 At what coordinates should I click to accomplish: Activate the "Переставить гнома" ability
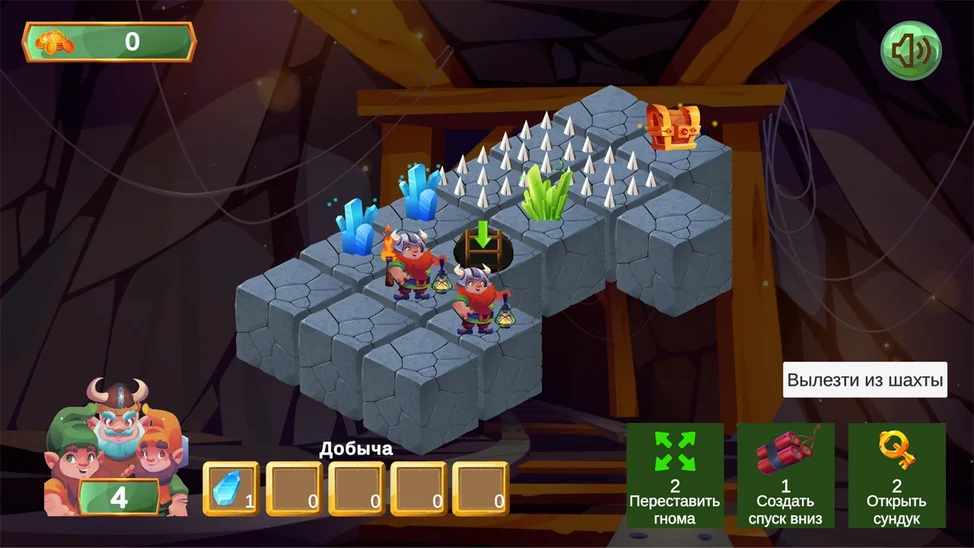[675, 475]
